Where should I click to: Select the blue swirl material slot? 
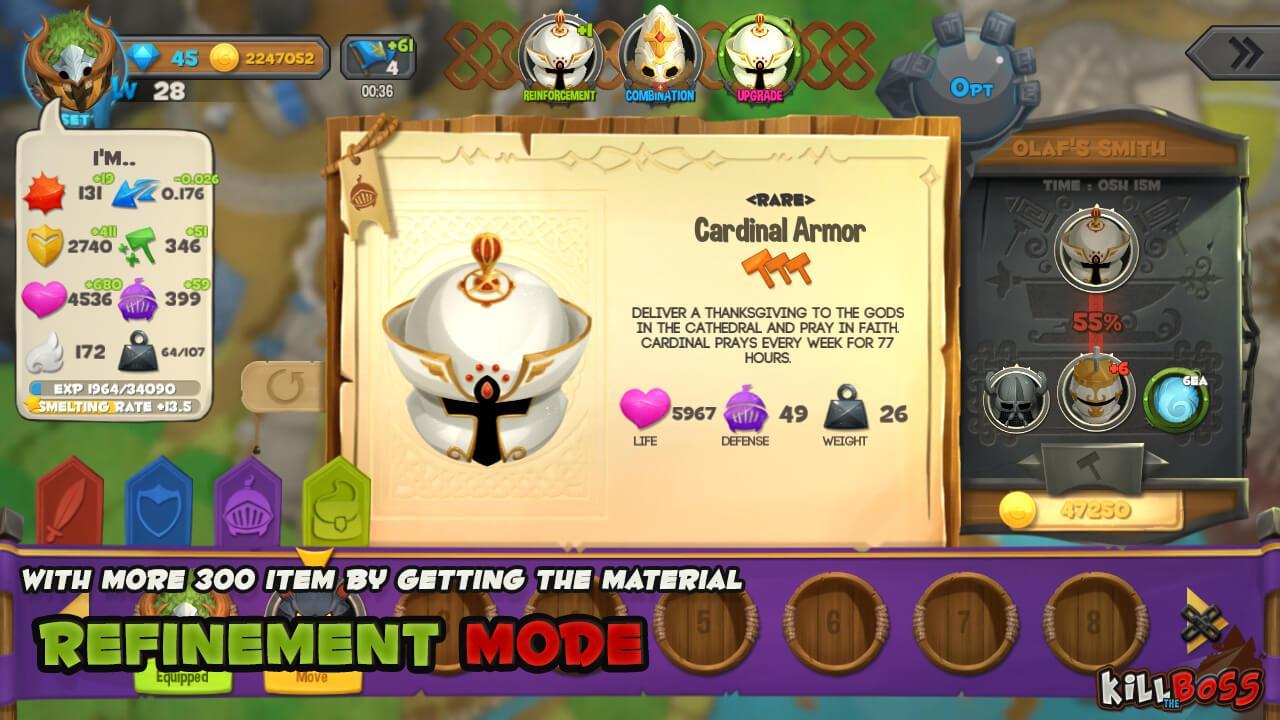[1176, 397]
